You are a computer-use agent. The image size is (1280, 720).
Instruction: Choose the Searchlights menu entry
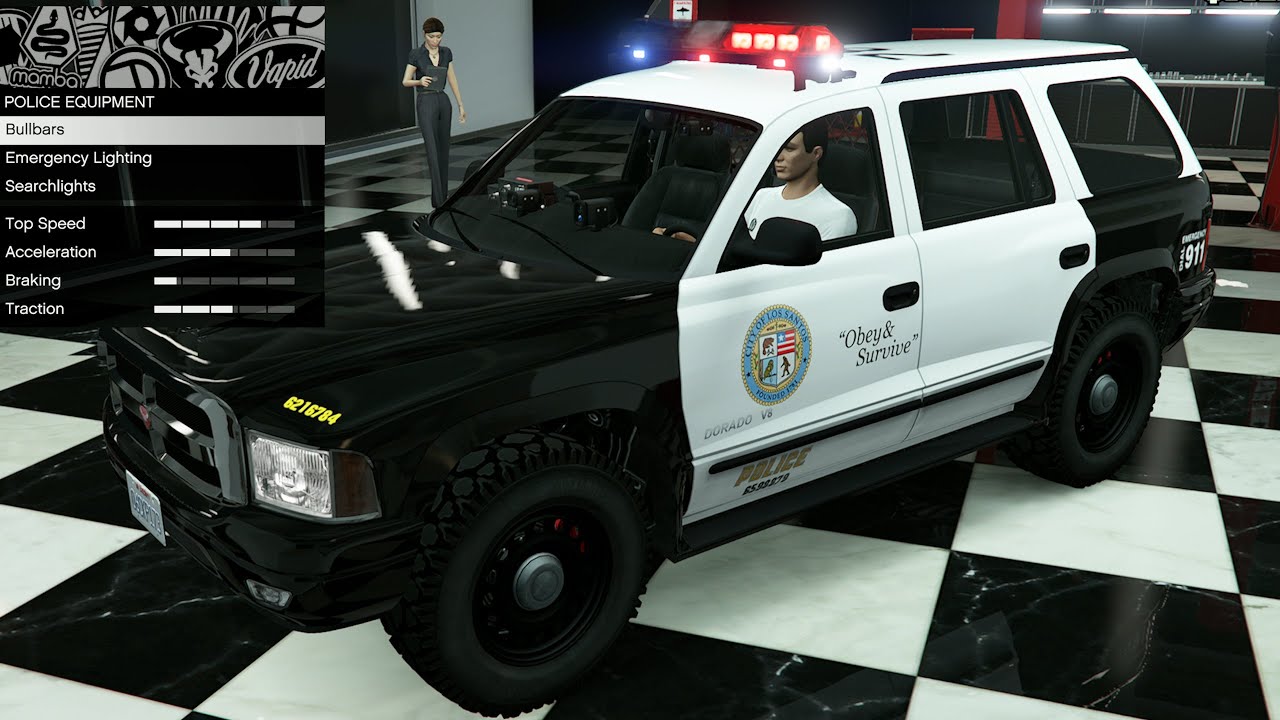49,186
